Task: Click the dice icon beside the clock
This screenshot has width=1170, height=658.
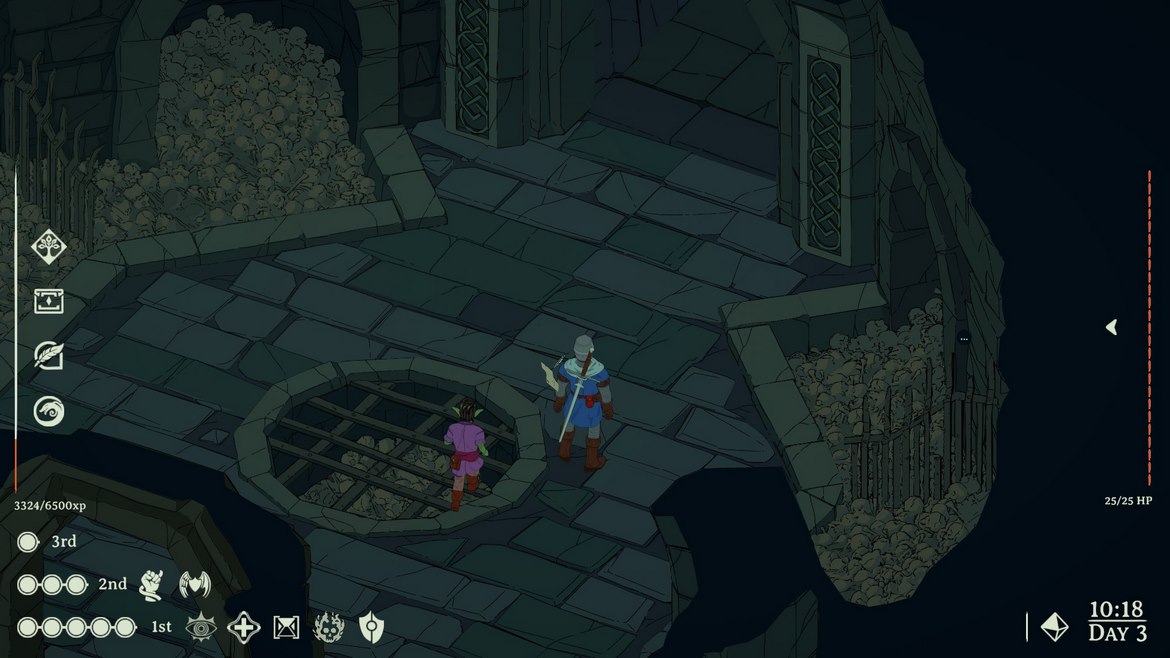Action: (x=1054, y=627)
